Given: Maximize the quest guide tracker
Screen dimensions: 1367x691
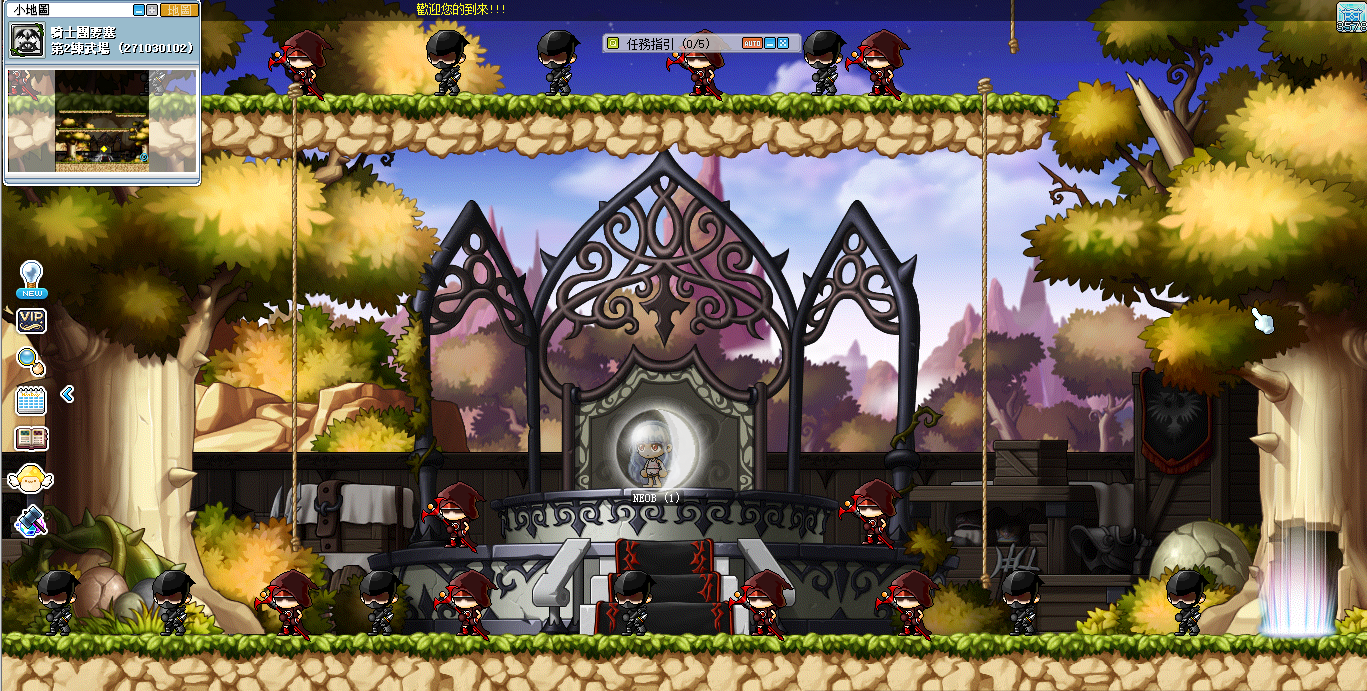Looking at the screenshot, I should pyautogui.click(x=783, y=44).
